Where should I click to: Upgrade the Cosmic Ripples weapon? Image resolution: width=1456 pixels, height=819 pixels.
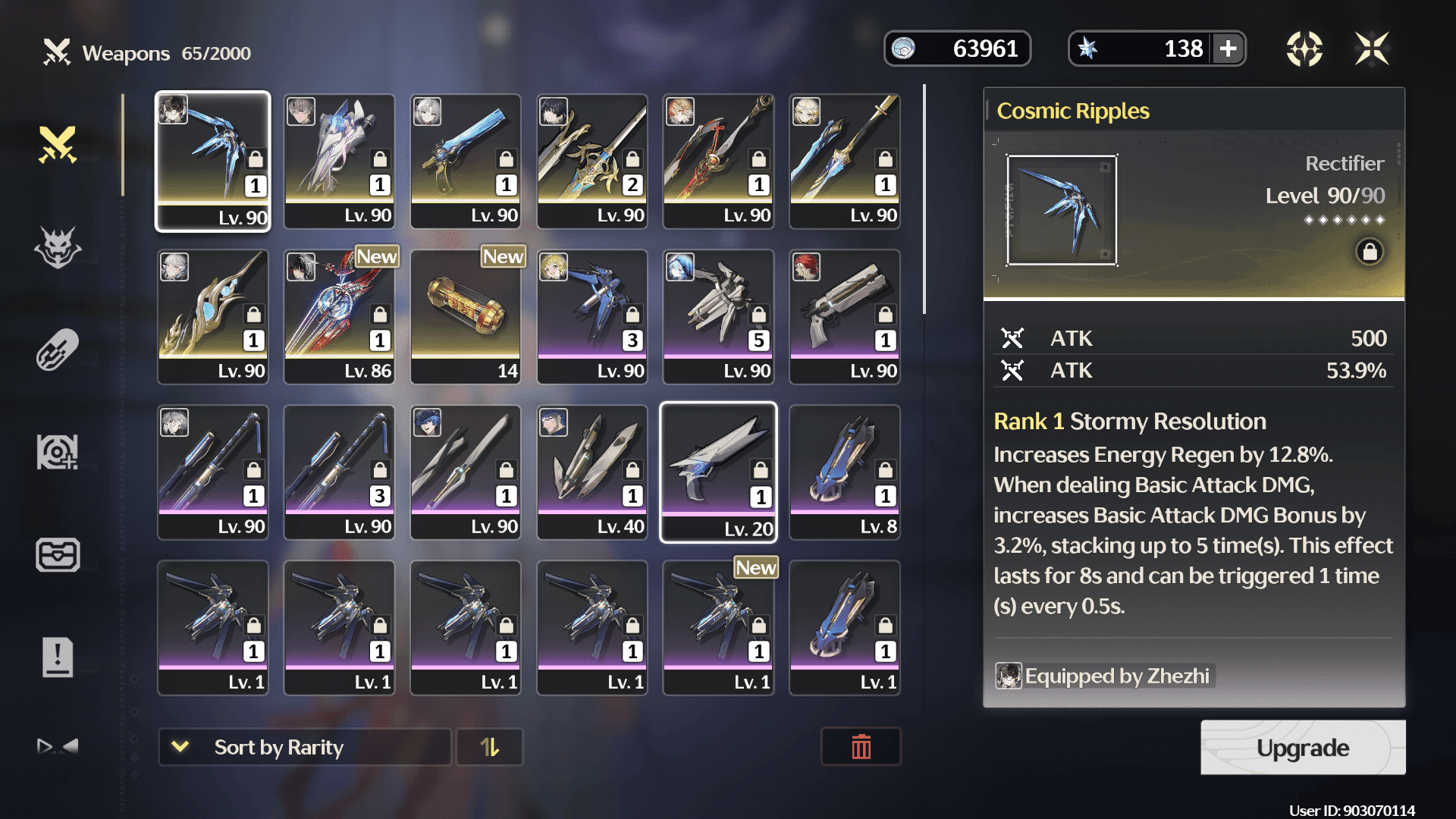click(1302, 748)
